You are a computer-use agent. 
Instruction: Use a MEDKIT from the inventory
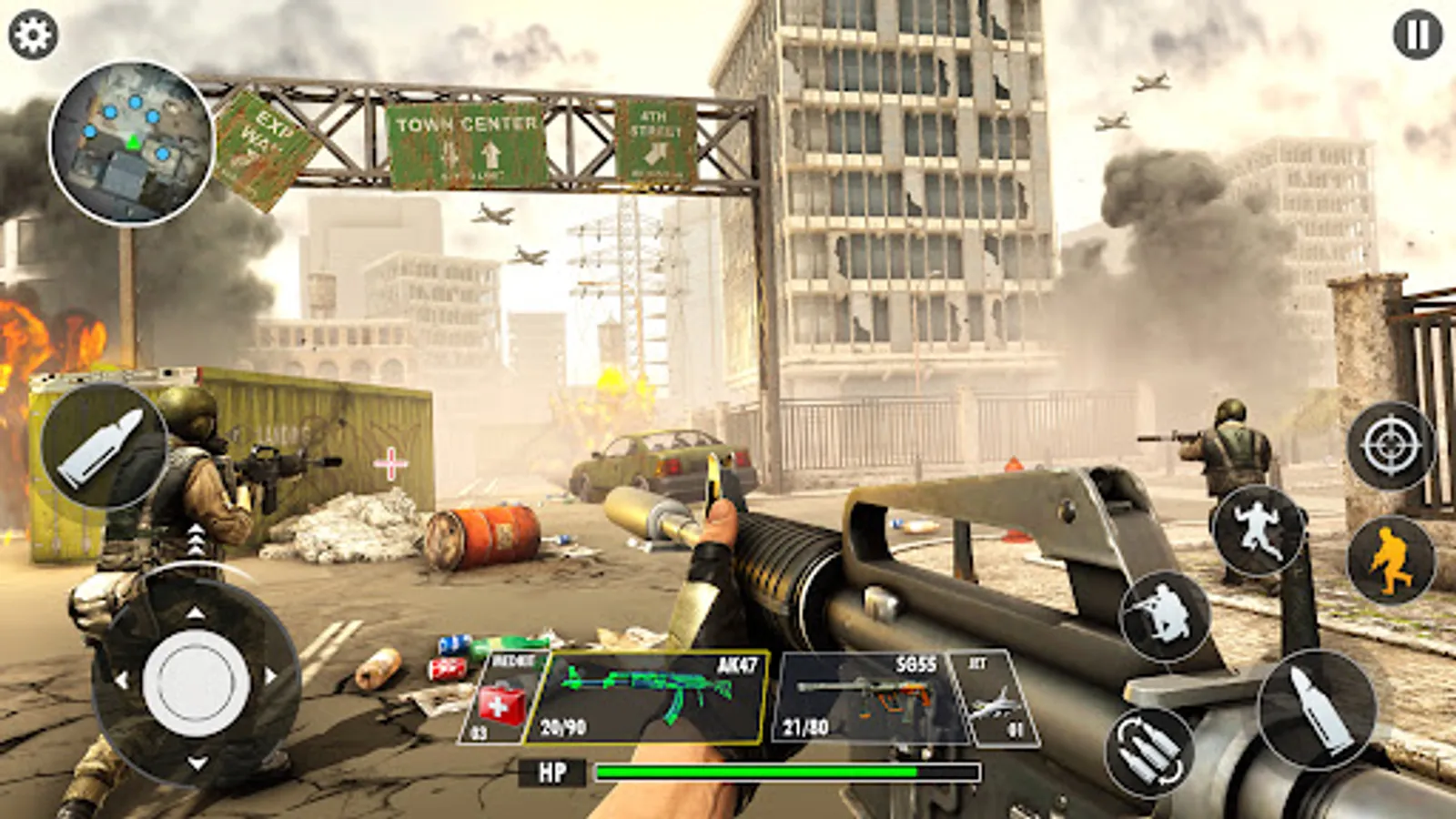pyautogui.click(x=501, y=693)
